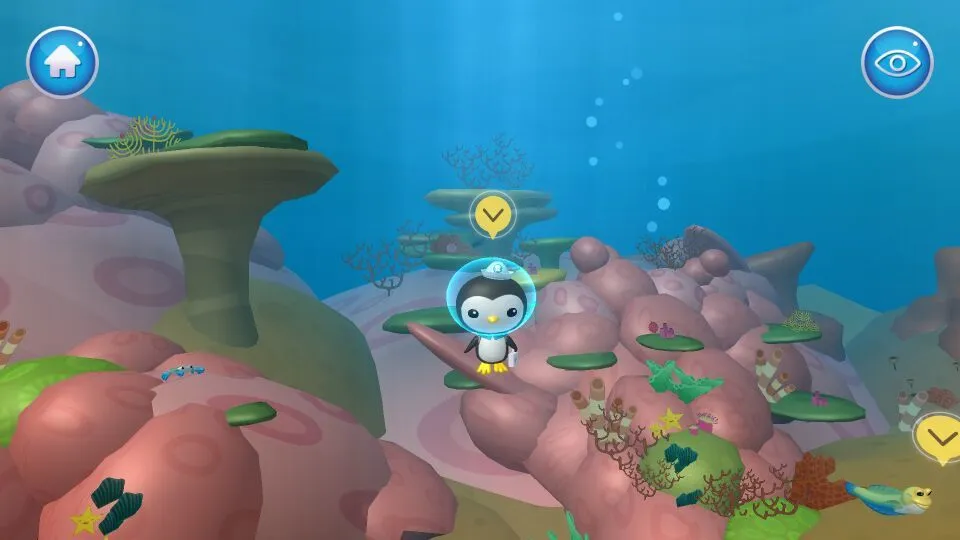Tap the eye view button
This screenshot has width=960, height=540.
(x=897, y=62)
